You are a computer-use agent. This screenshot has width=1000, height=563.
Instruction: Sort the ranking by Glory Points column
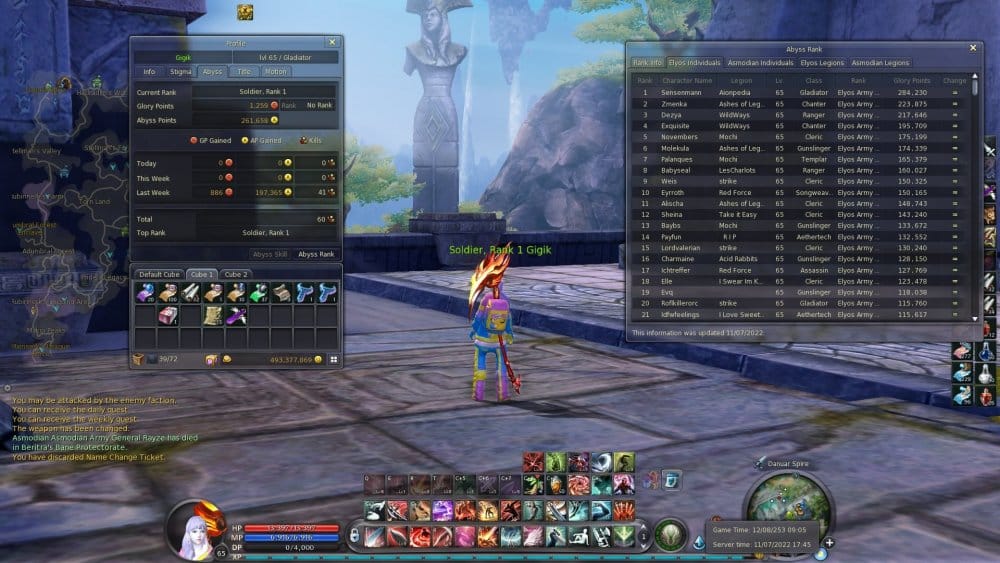[911, 80]
